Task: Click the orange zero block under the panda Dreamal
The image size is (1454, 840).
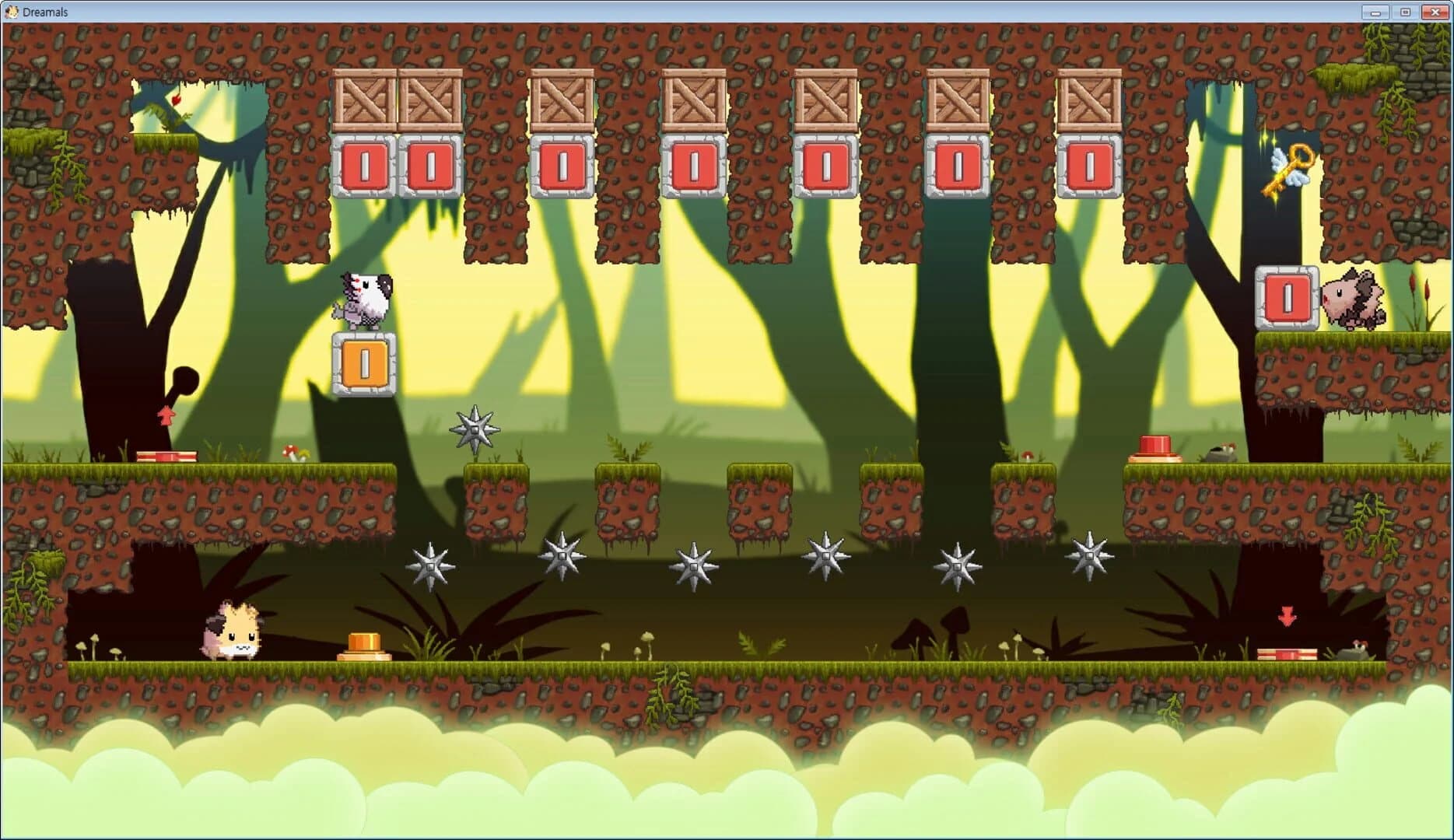Action: click(x=363, y=362)
